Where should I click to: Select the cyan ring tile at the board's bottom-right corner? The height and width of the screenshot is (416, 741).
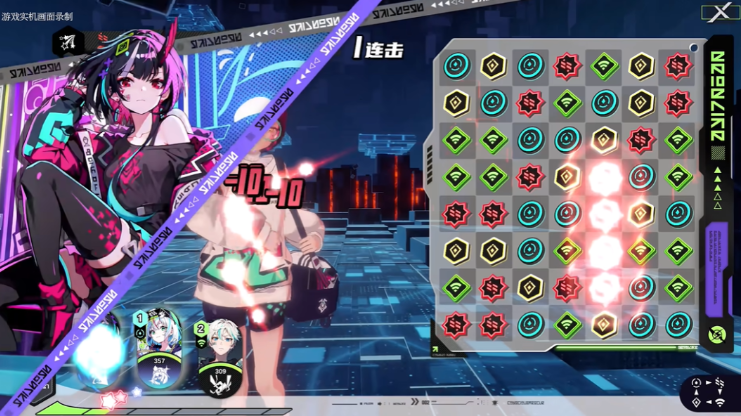point(678,325)
